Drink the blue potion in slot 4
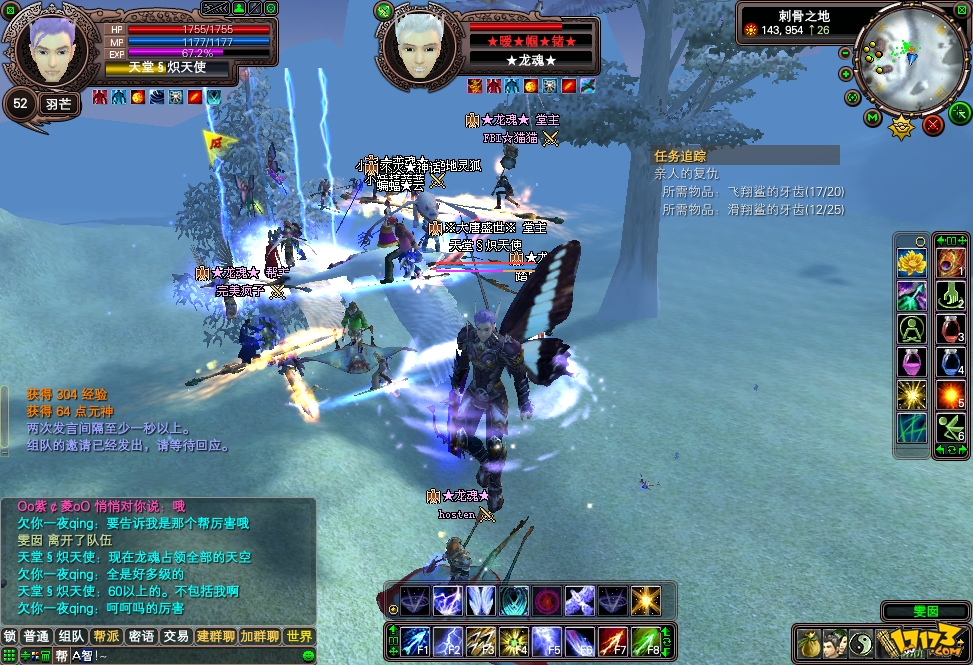 (949, 362)
